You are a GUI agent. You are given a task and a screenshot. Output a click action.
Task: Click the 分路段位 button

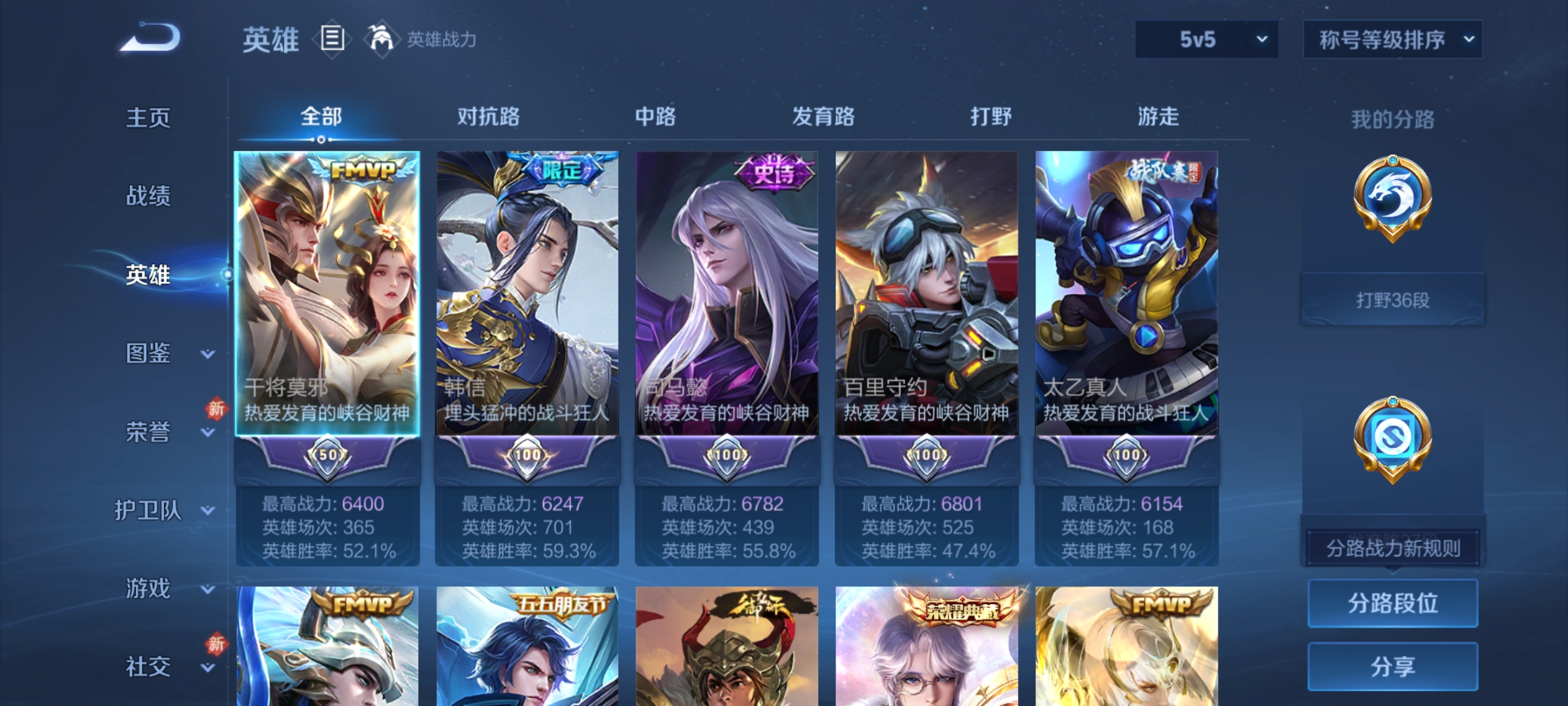[x=1393, y=603]
